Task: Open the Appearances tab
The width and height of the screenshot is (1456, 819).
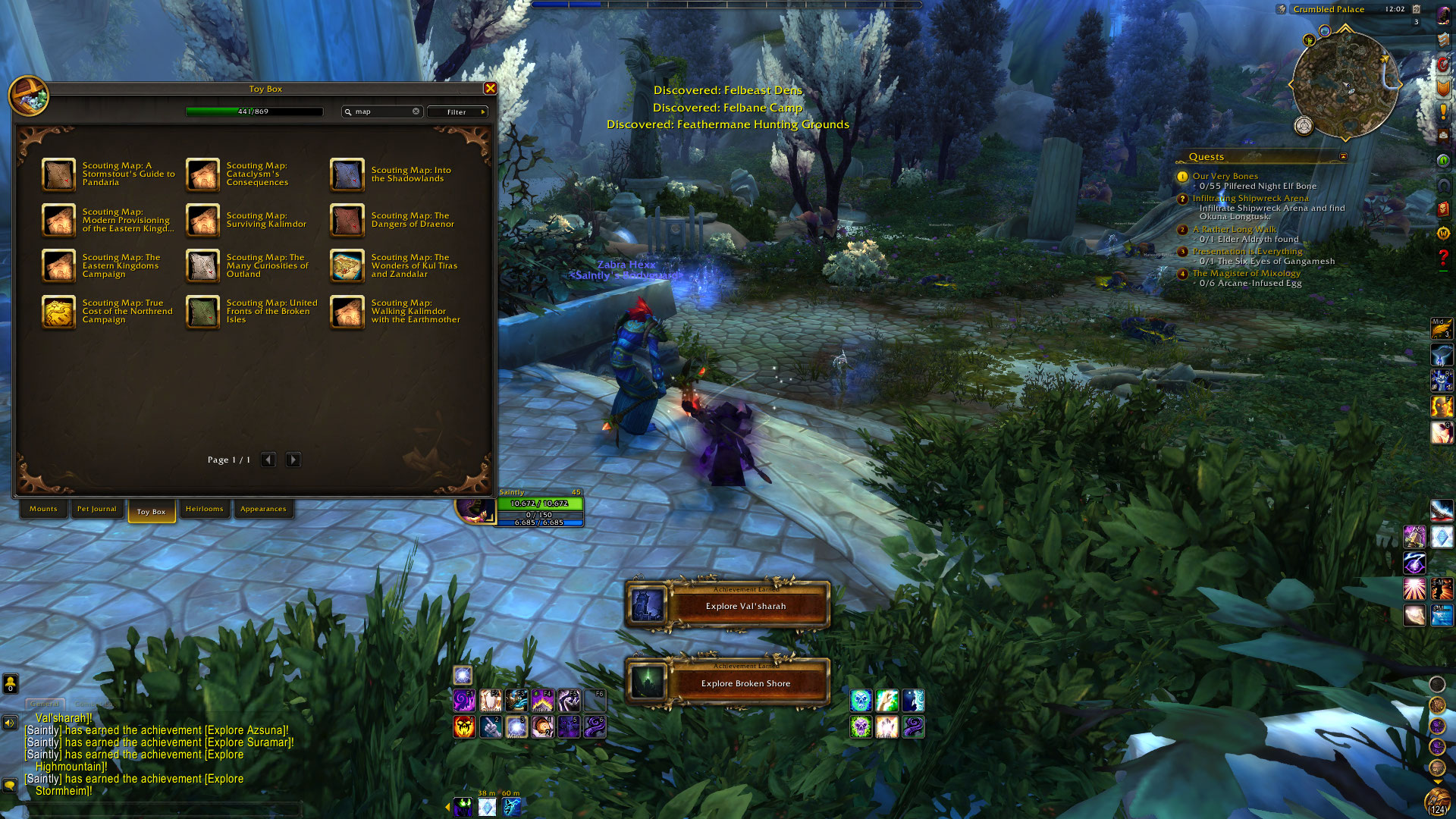Action: [263, 509]
